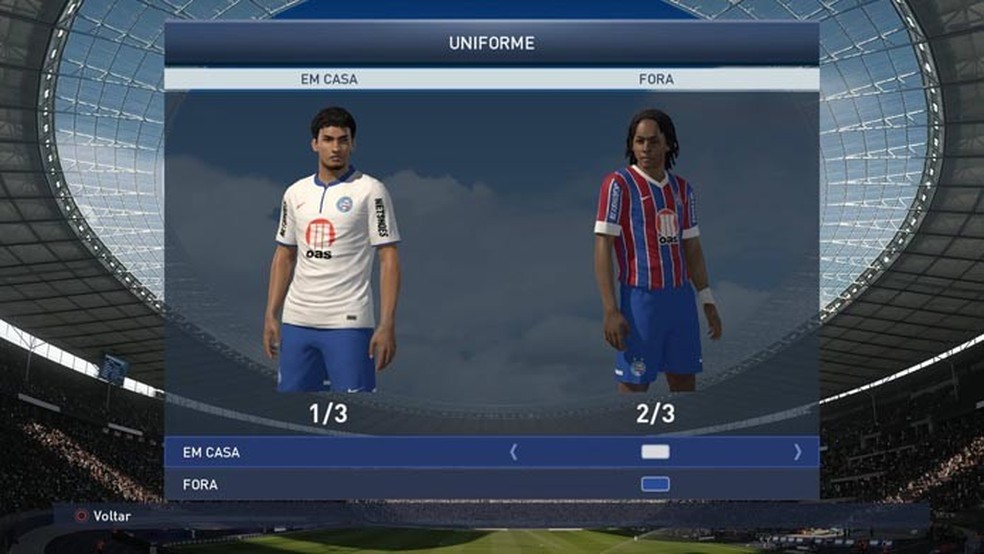The height and width of the screenshot is (554, 984).
Task: Click the white swatch in EM CASA row
Action: pos(655,452)
